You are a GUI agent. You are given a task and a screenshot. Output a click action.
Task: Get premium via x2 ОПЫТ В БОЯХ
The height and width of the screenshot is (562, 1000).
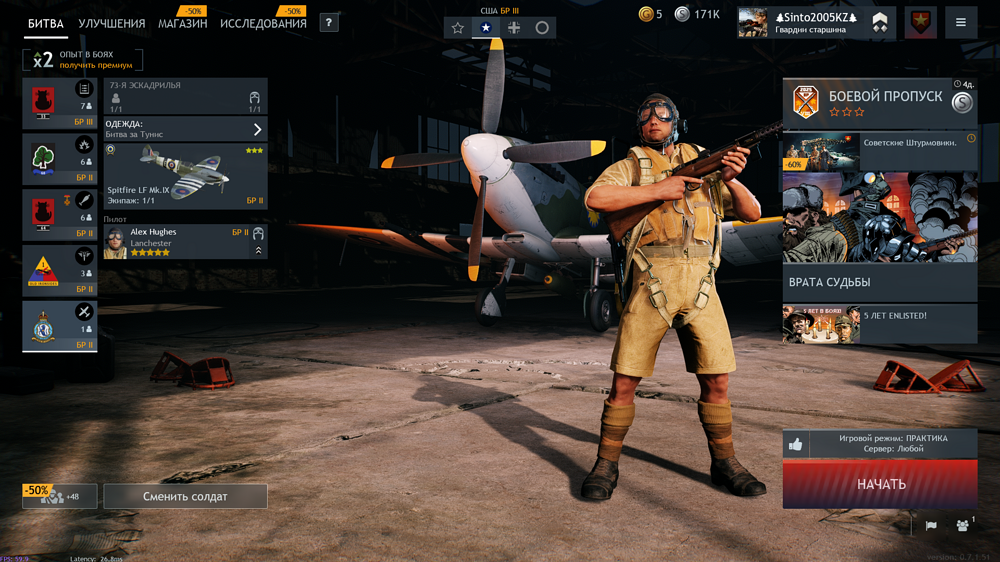click(x=84, y=60)
